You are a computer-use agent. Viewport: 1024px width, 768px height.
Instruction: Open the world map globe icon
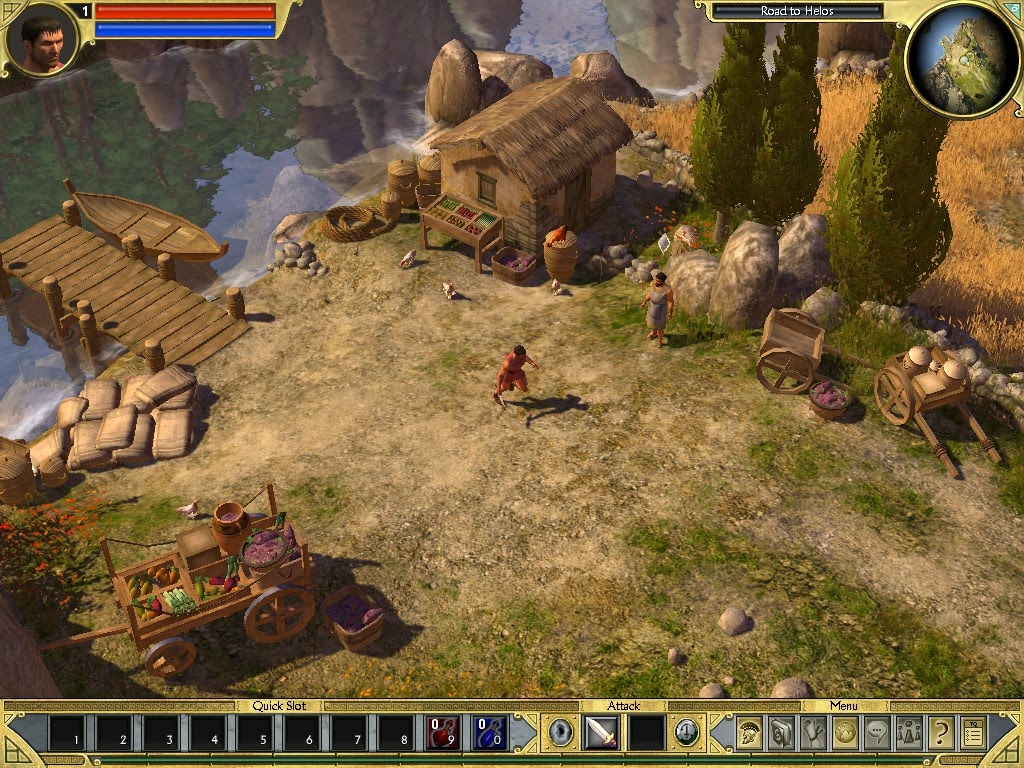pyautogui.click(x=845, y=733)
